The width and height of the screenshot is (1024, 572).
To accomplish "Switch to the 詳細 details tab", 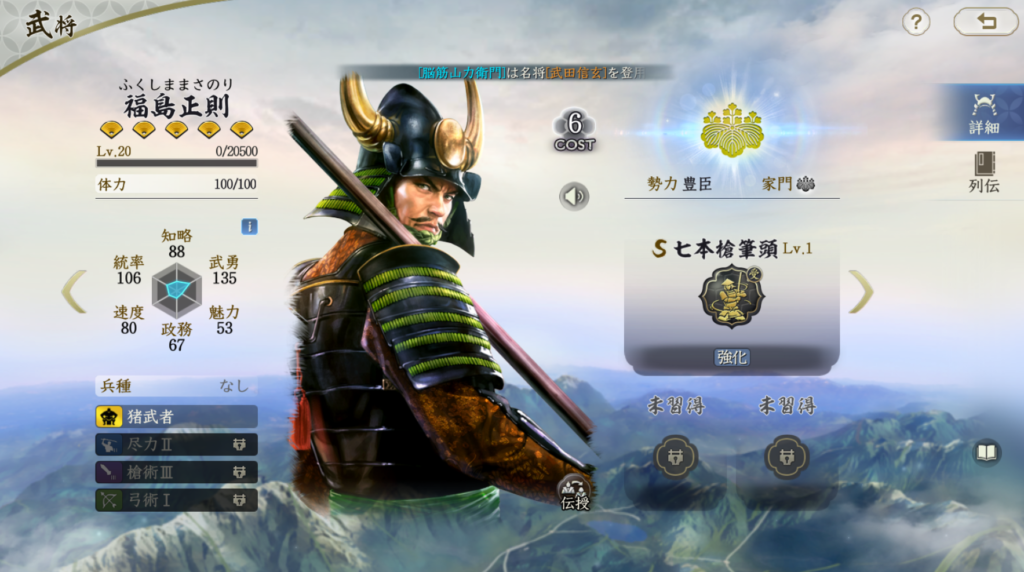I will point(983,113).
